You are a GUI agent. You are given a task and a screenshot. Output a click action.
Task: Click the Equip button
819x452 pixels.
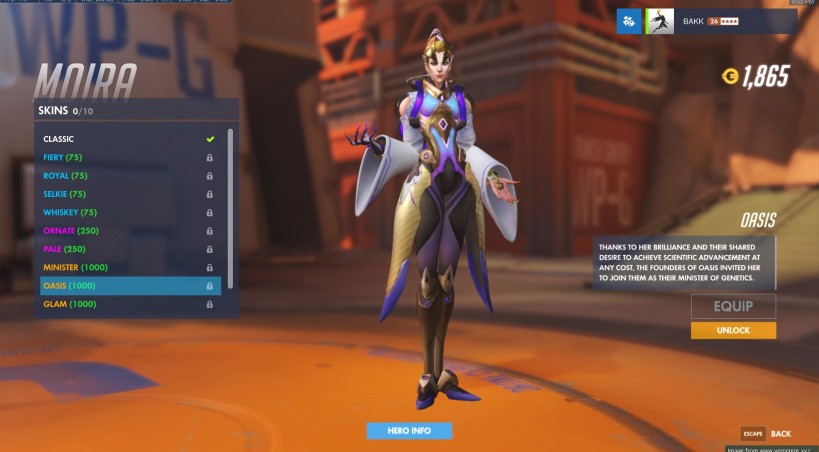(x=733, y=306)
